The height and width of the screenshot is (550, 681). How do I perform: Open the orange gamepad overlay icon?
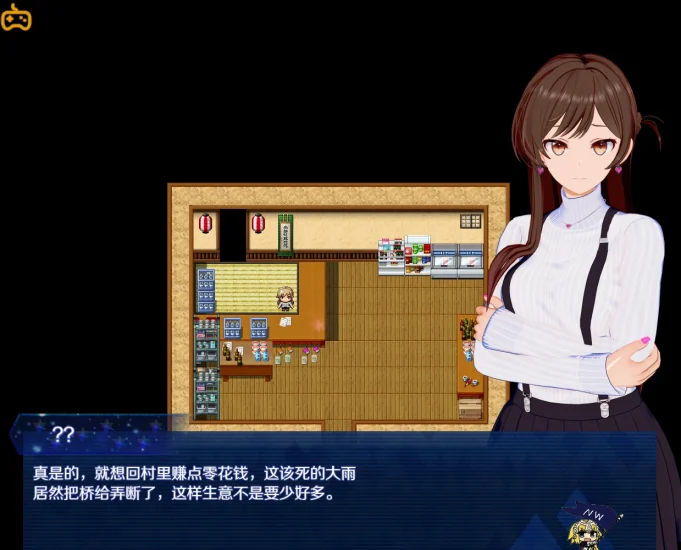tap(16, 18)
